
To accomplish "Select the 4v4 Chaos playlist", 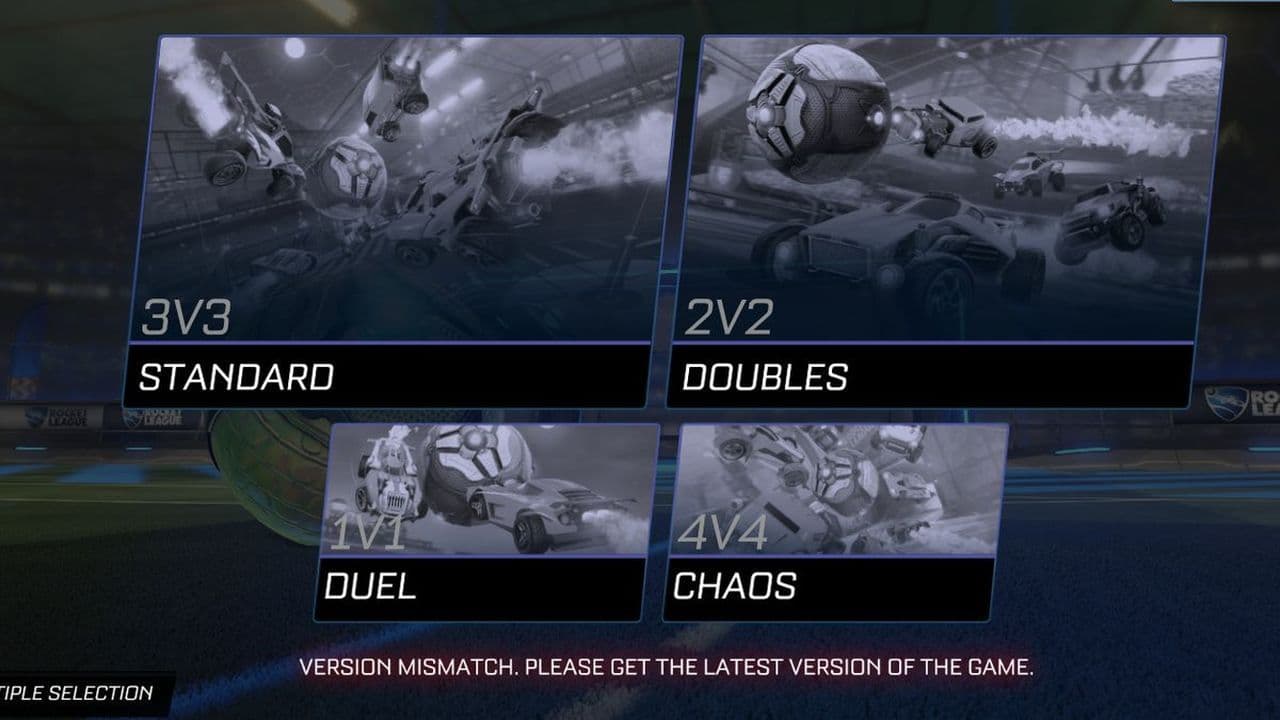I will (835, 520).
